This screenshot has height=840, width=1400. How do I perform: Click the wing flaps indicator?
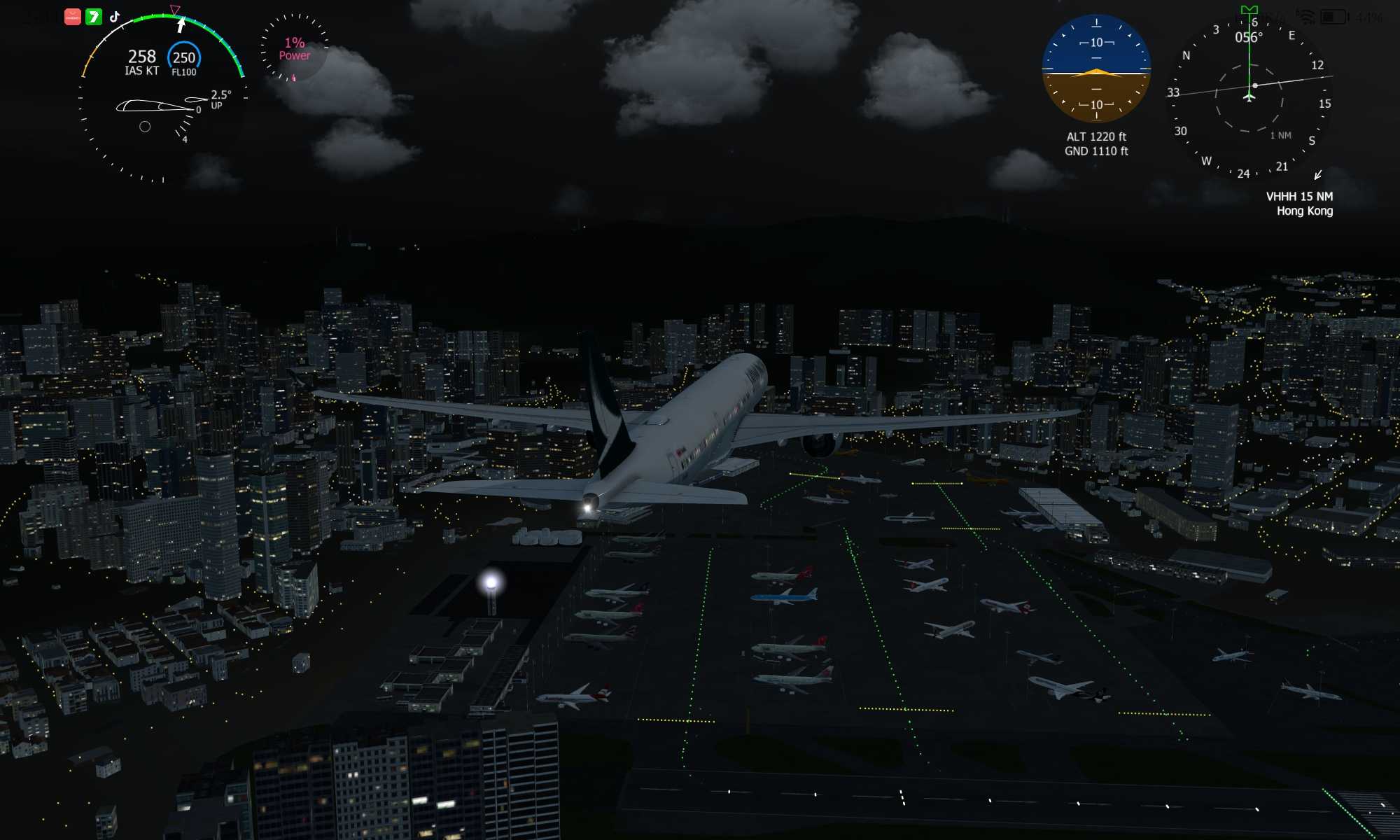162,106
